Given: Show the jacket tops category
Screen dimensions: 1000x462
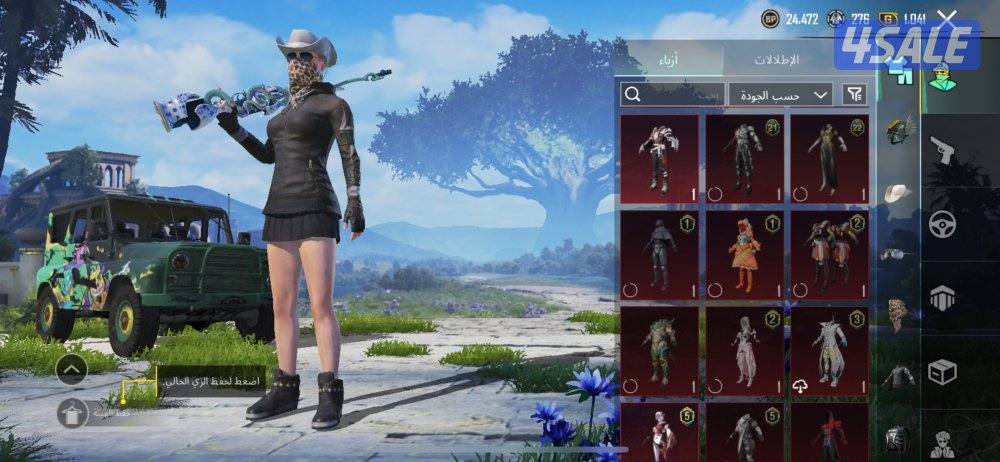Looking at the screenshot, I should coord(898,377).
